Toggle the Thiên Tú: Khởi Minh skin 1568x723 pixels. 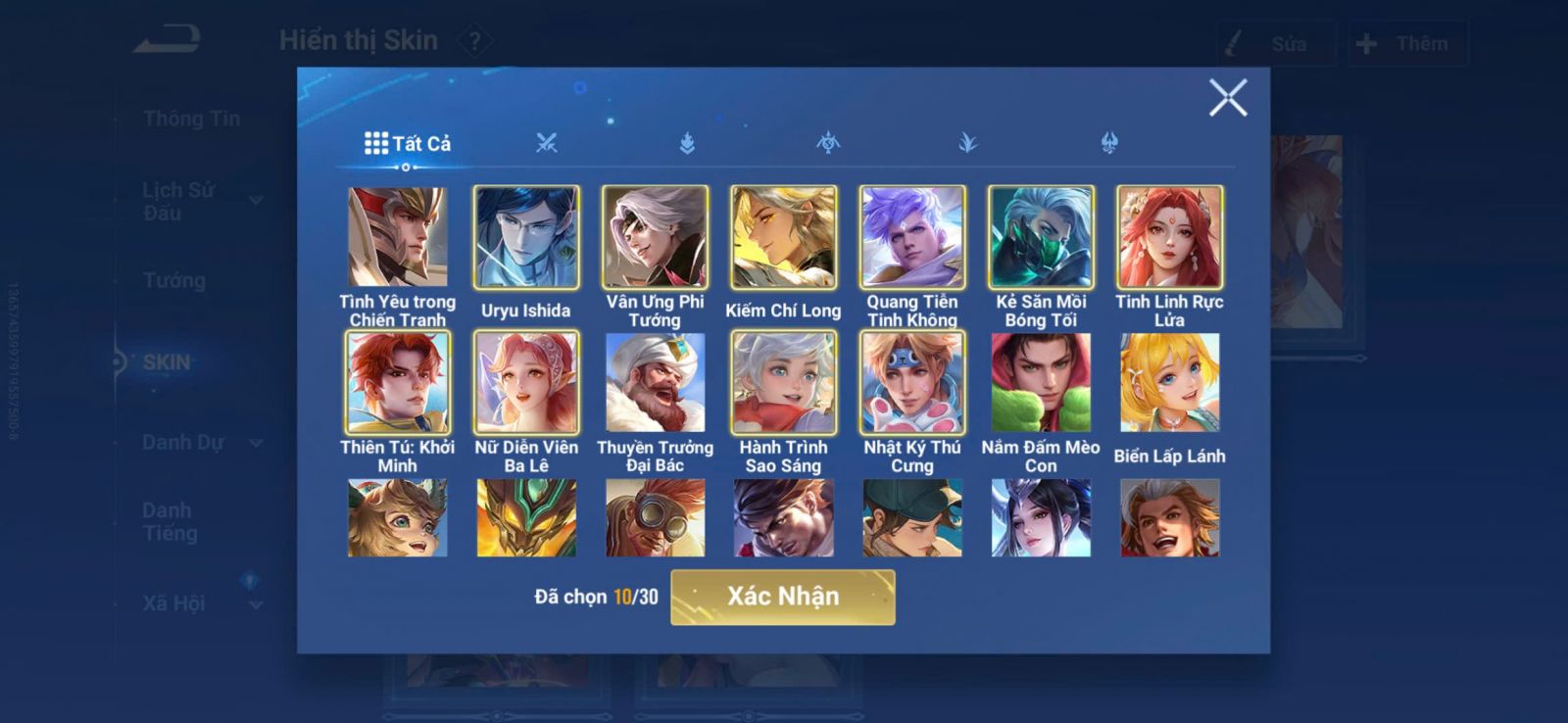tap(397, 382)
